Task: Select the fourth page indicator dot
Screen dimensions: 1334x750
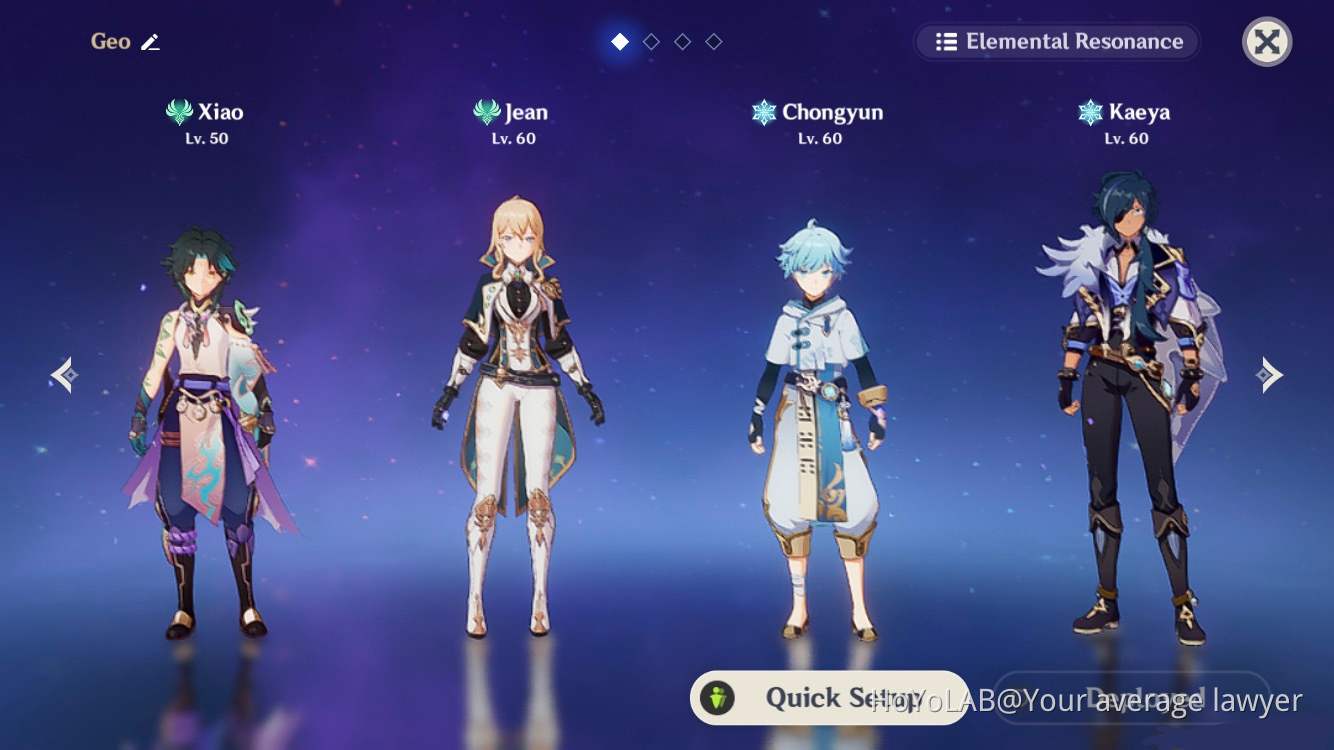Action: coord(714,41)
